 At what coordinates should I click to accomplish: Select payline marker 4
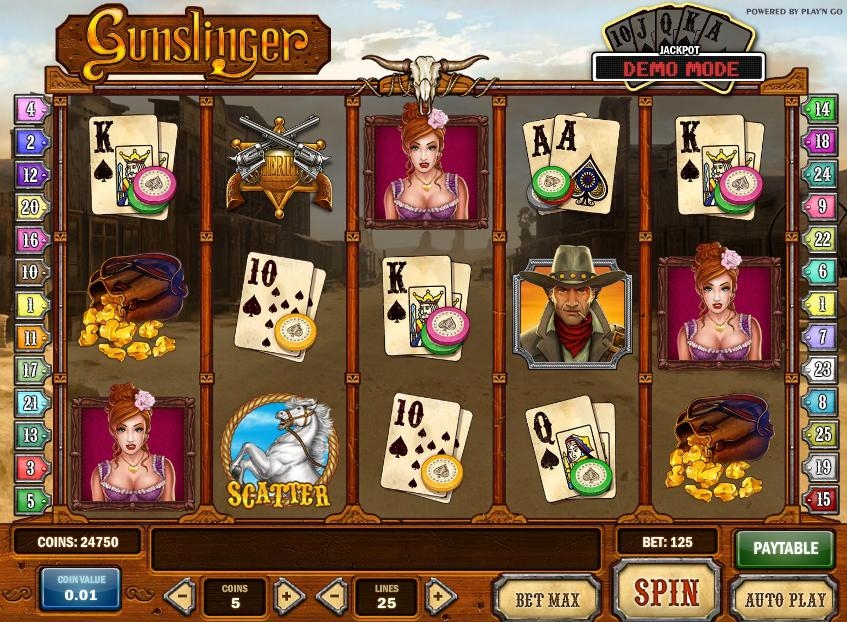pyautogui.click(x=31, y=109)
